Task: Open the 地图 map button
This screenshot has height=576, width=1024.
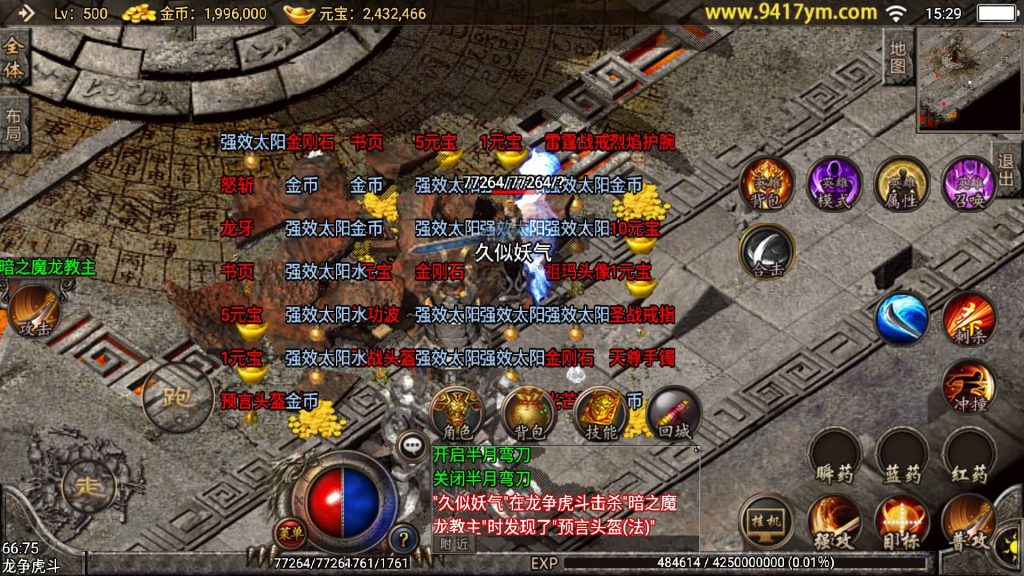Action: pos(898,57)
